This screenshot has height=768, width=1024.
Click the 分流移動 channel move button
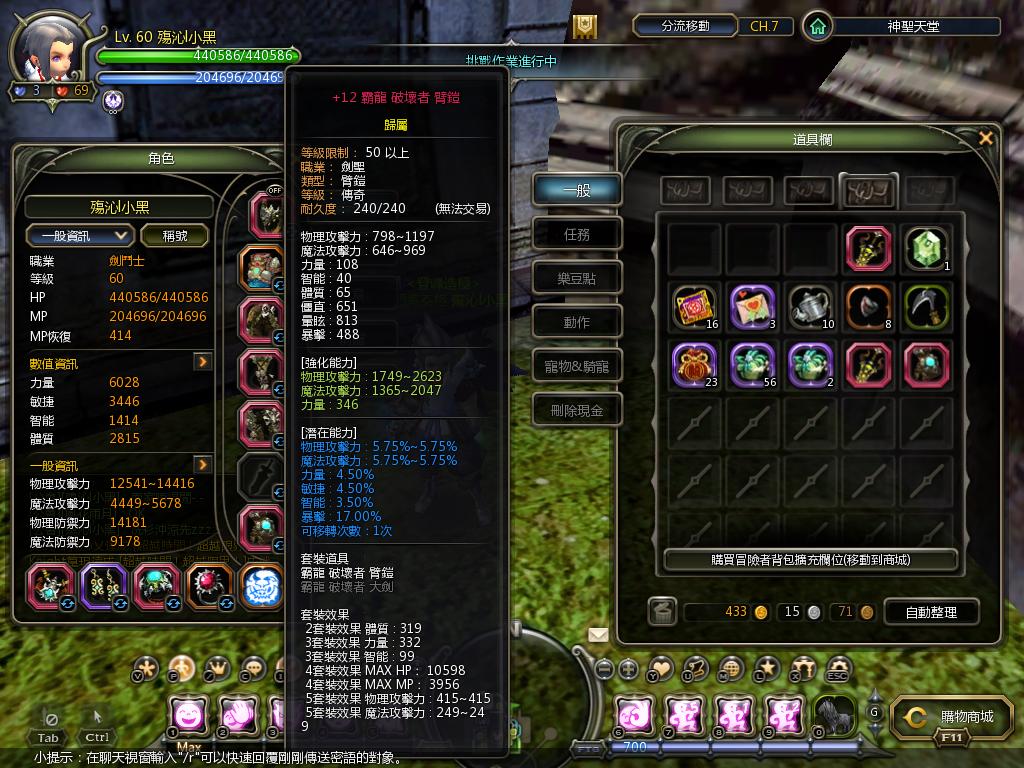(x=685, y=26)
